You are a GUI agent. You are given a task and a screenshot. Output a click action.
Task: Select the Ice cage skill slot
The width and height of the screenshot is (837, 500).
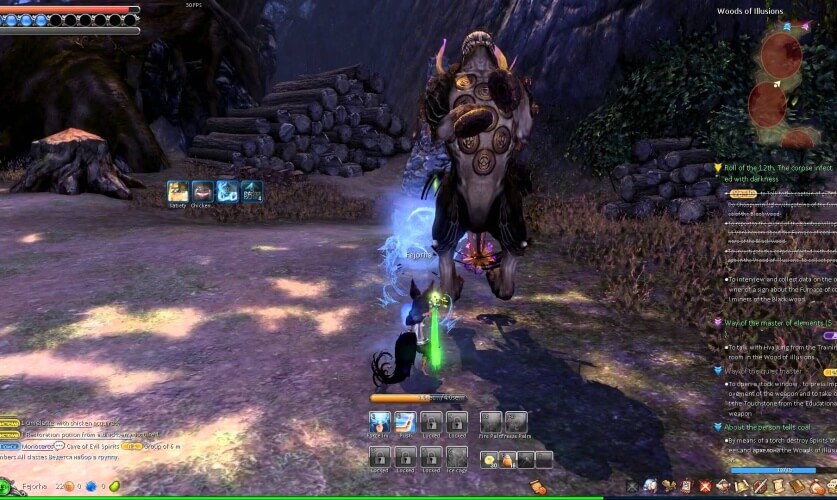[456, 457]
